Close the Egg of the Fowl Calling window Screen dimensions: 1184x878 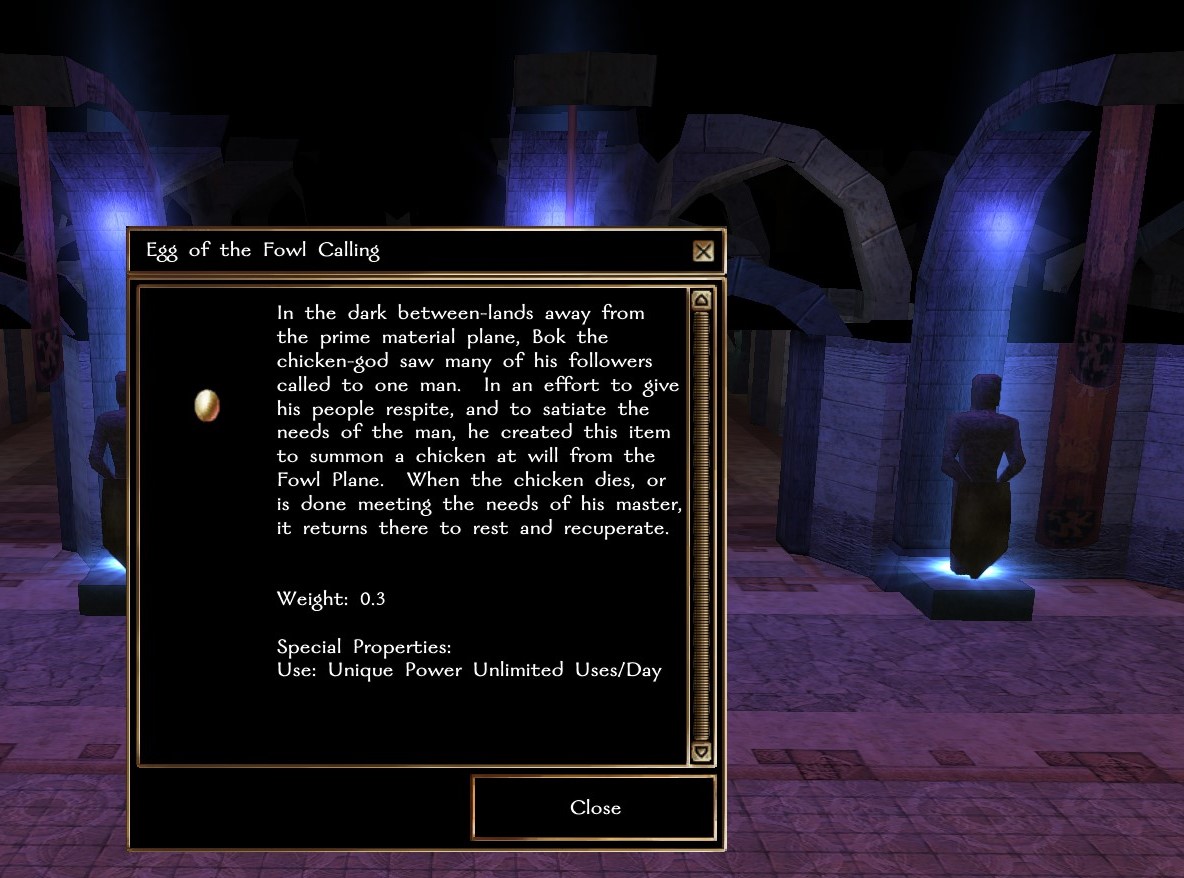[x=594, y=808]
